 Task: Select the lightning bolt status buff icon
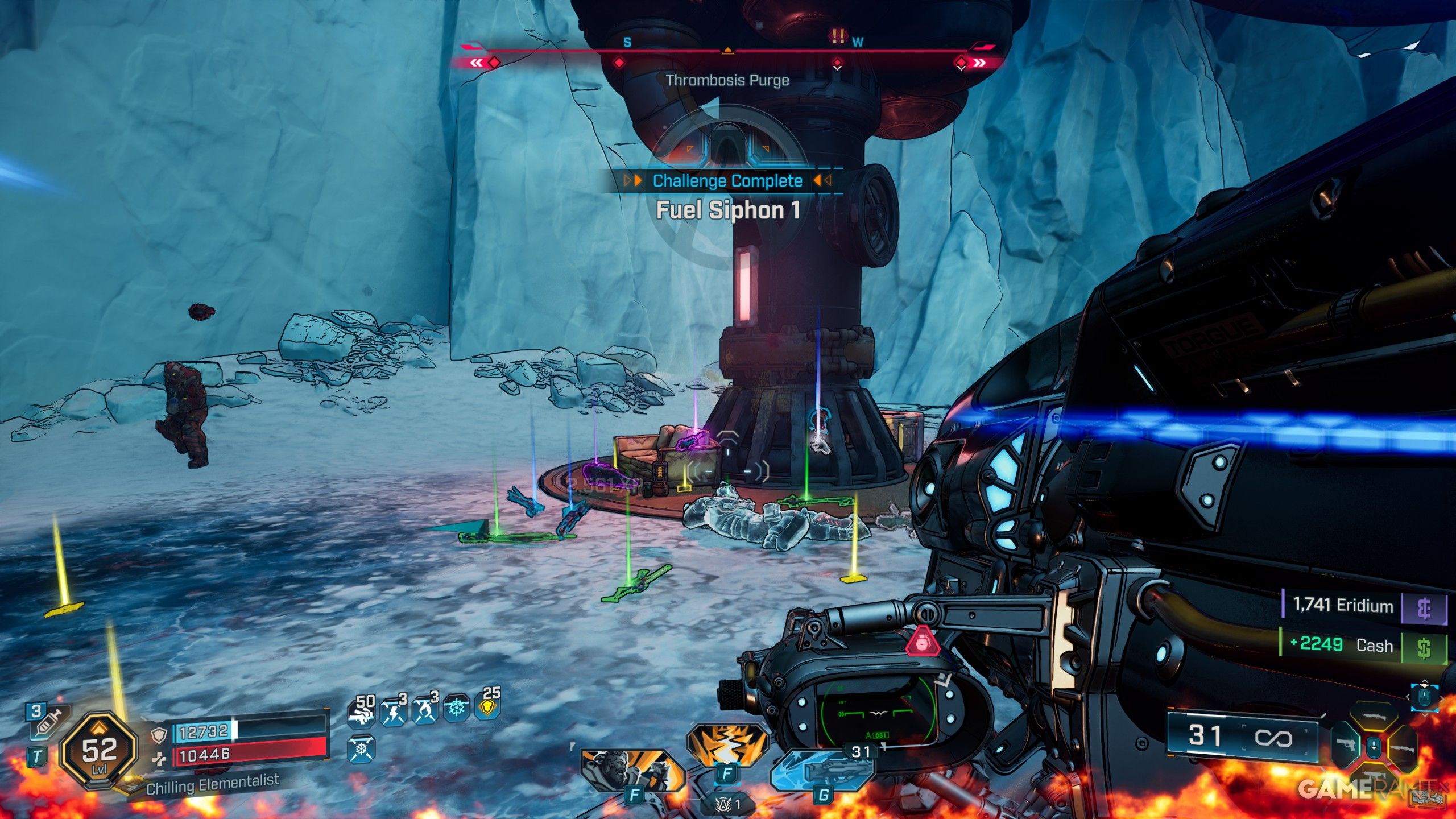pyautogui.click(x=394, y=710)
